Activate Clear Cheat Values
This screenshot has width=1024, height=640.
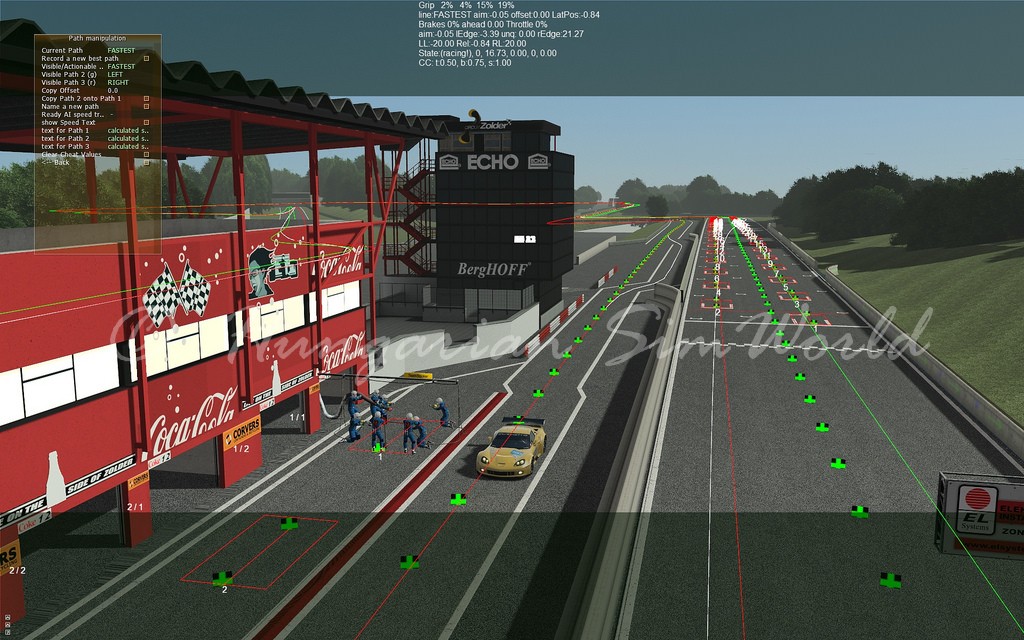click(x=147, y=154)
